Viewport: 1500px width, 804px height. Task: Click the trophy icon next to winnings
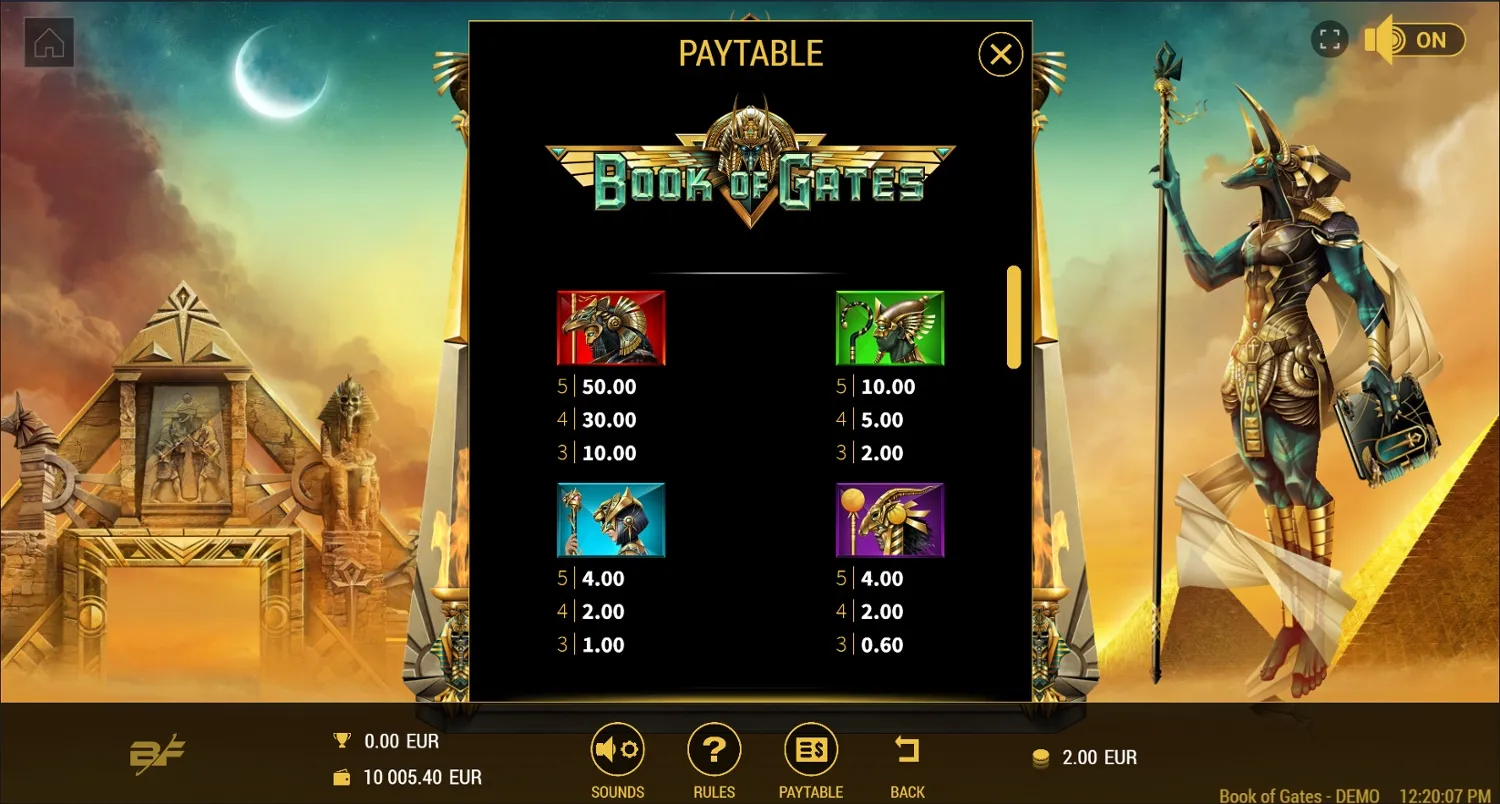coord(340,741)
